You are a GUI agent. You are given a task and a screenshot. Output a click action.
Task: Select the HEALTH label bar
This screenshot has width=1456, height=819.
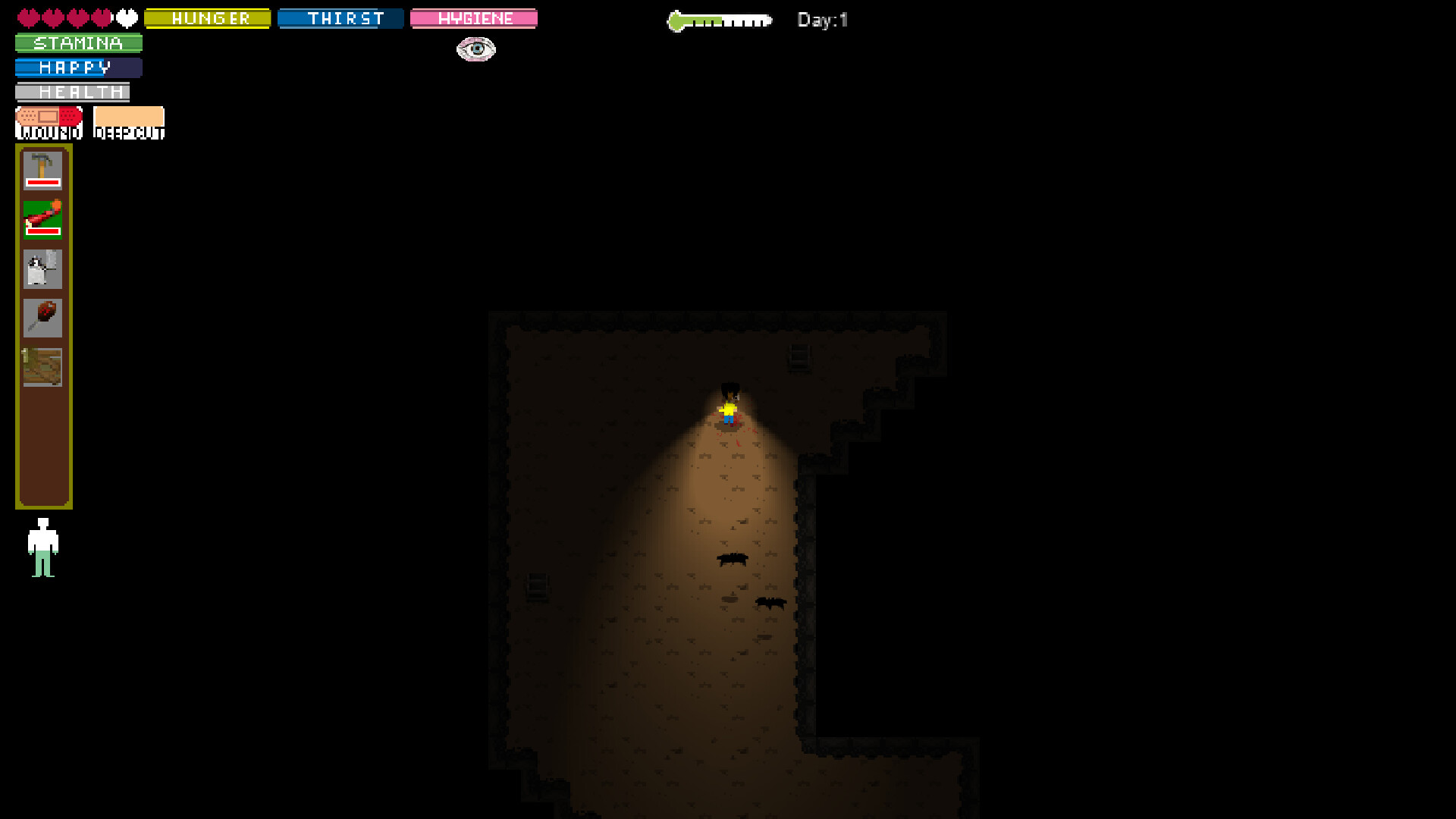[73, 92]
